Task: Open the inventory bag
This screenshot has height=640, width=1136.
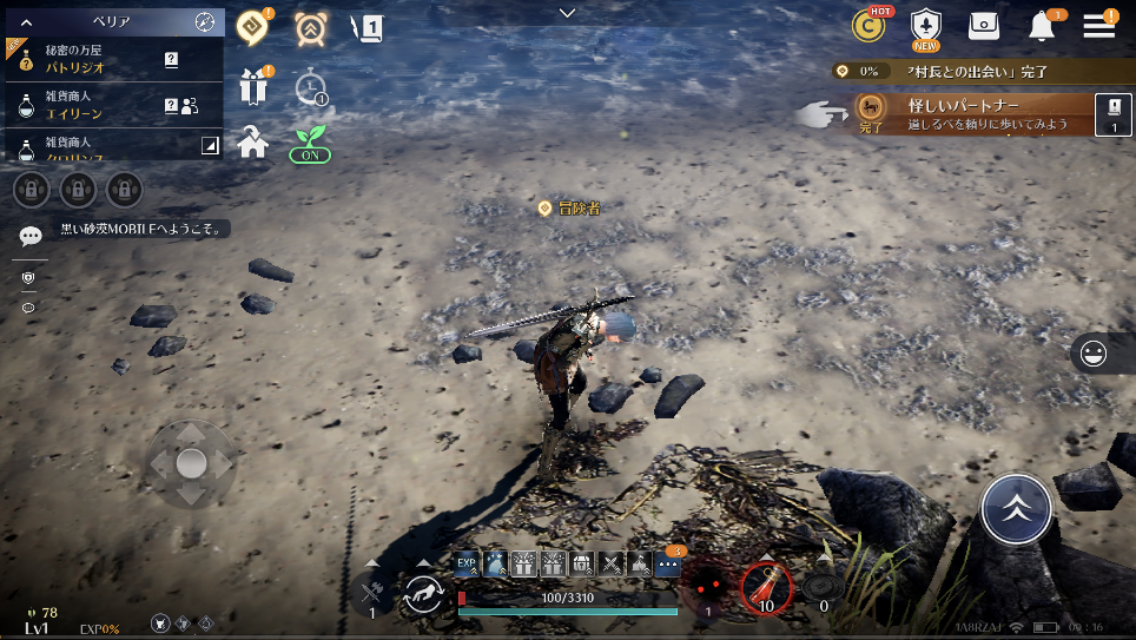Action: [x=984, y=27]
